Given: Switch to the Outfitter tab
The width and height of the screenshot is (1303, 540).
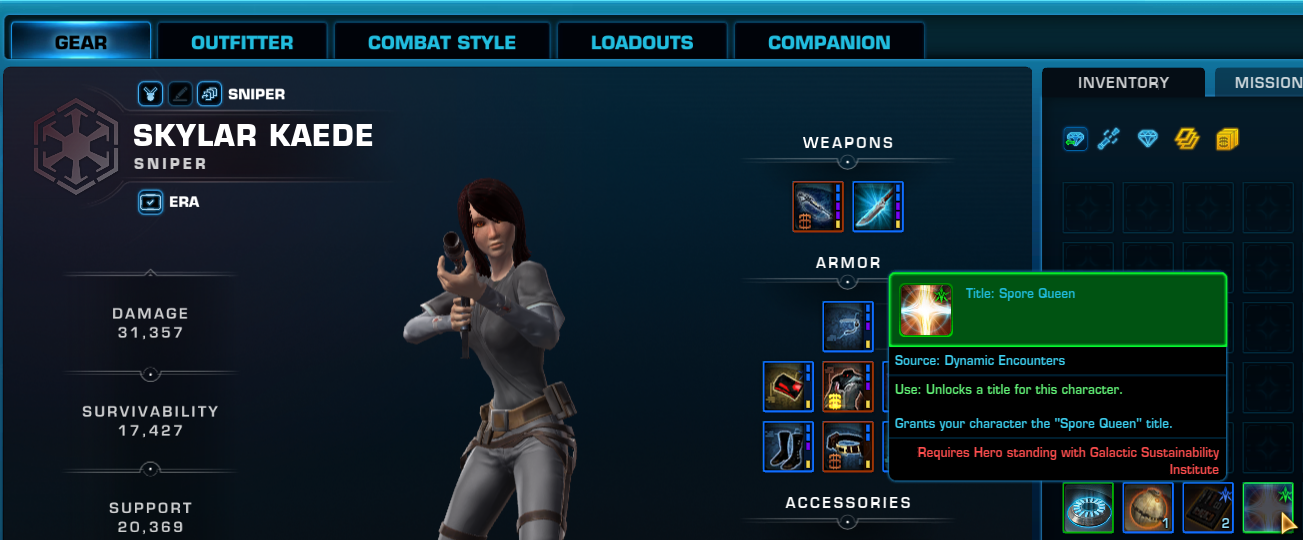Looking at the screenshot, I should click(242, 43).
